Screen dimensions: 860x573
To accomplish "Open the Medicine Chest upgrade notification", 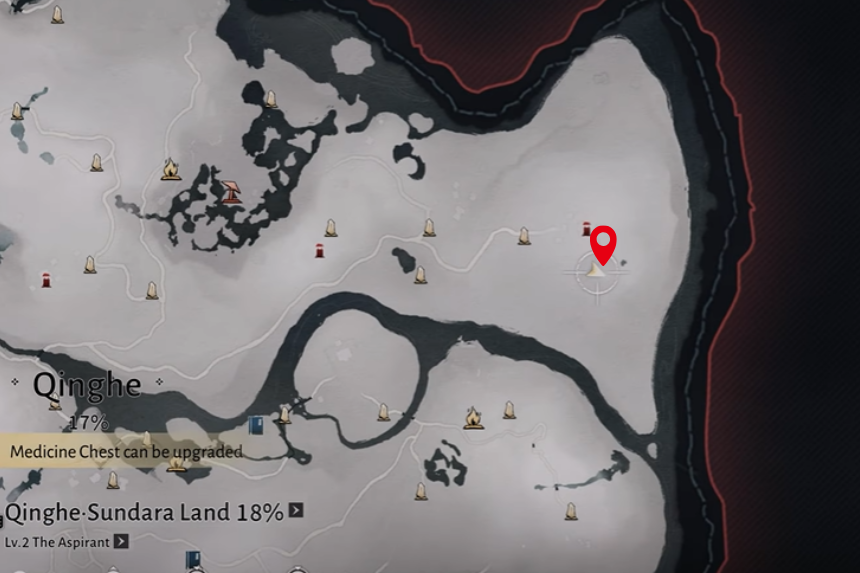I will 125,452.
